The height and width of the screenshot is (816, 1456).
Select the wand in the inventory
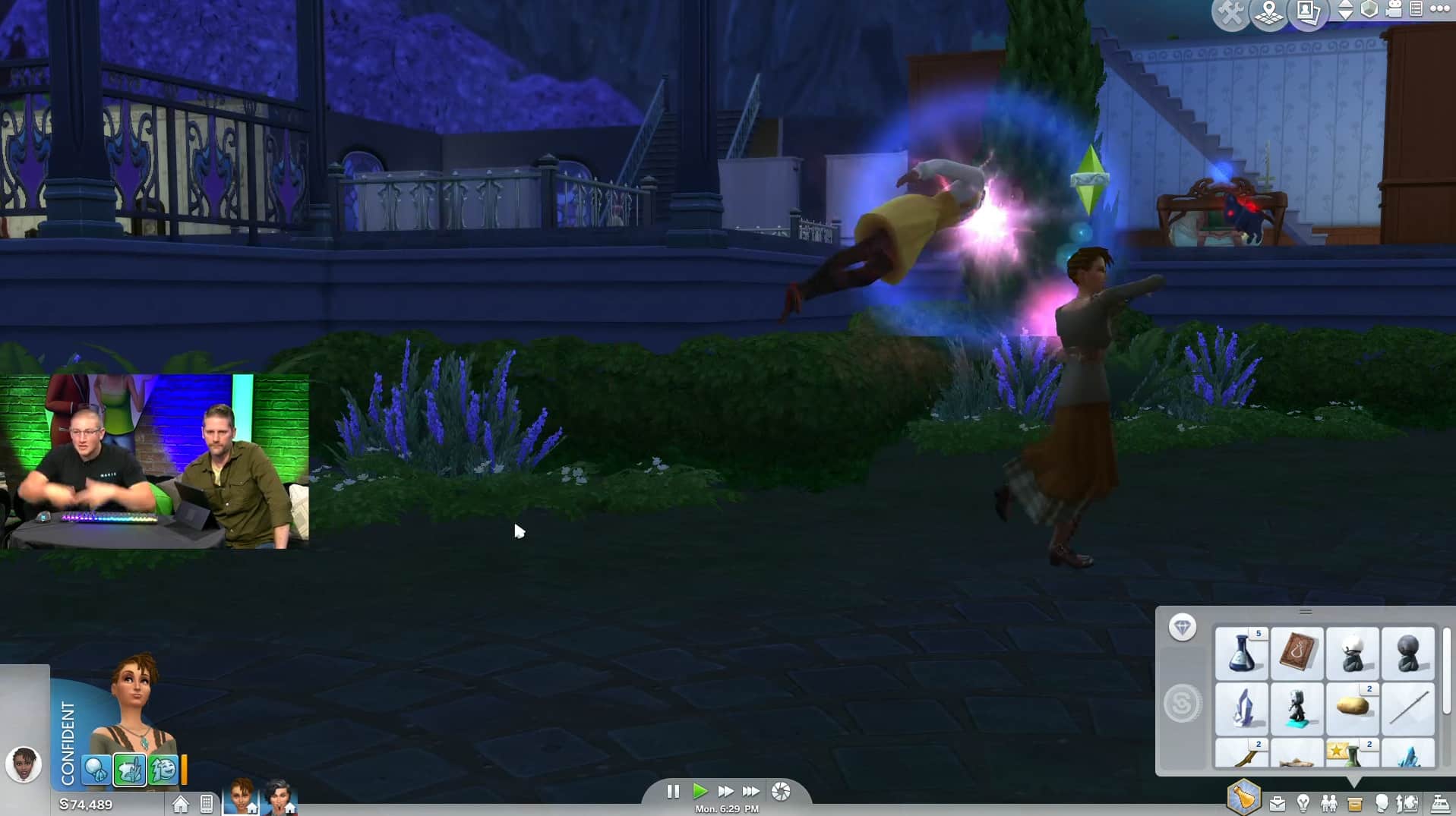pos(1407,707)
